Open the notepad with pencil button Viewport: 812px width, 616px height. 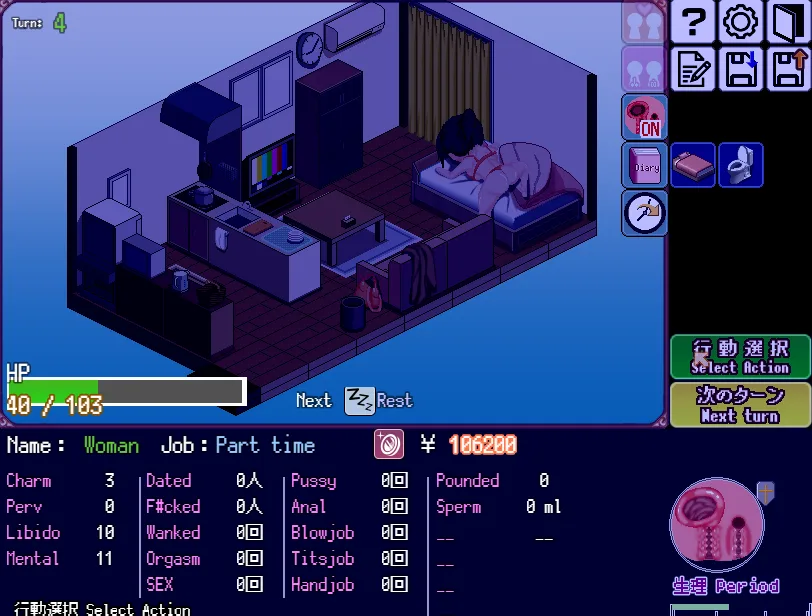click(692, 69)
